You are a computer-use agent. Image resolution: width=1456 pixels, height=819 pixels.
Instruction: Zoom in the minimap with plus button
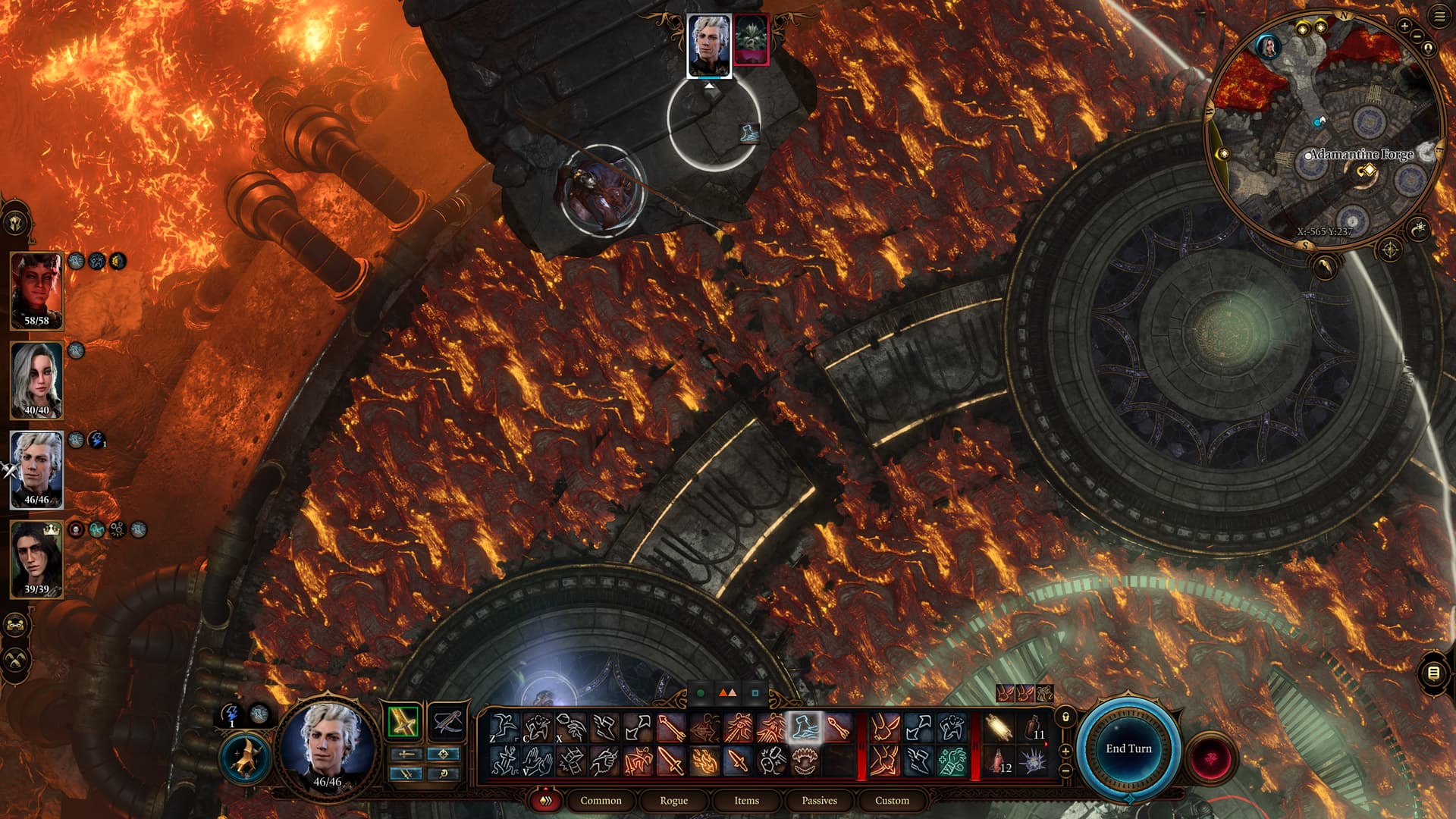(x=1404, y=27)
